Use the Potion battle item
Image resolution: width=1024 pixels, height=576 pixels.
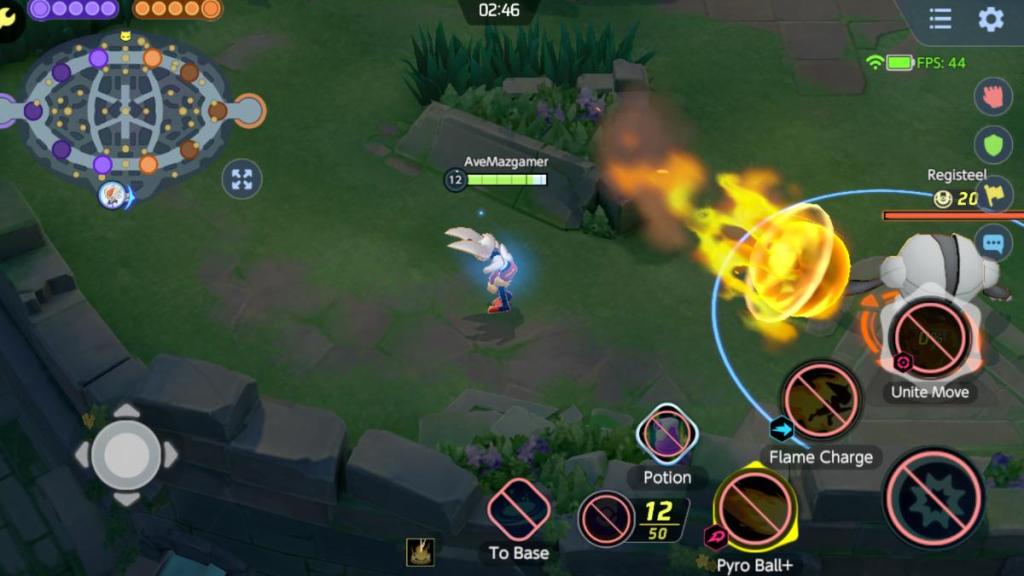pyautogui.click(x=667, y=434)
